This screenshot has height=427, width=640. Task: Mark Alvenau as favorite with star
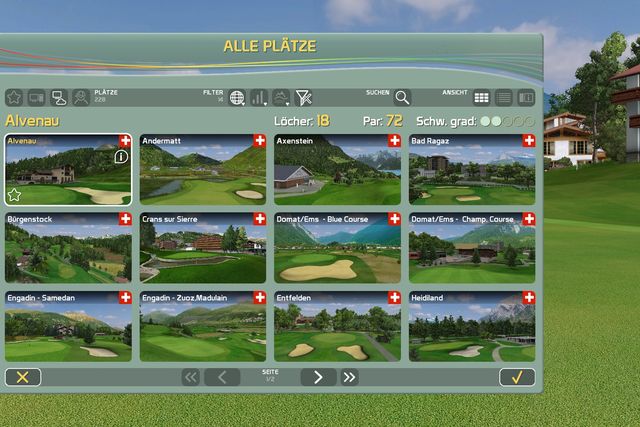15,194
